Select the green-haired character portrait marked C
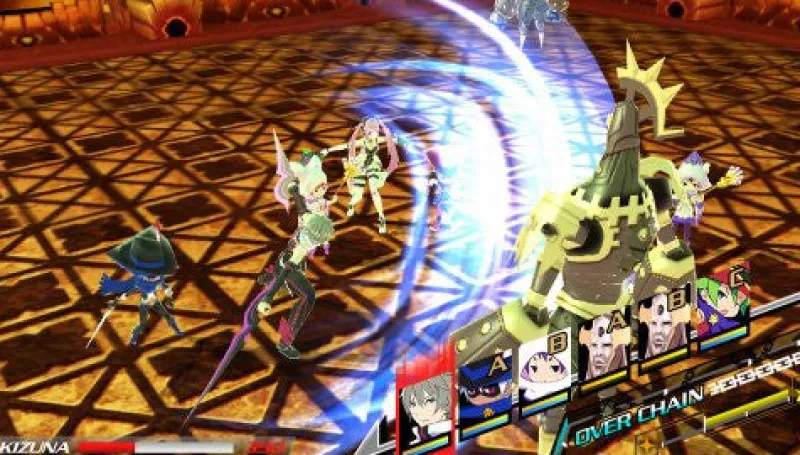 tap(722, 306)
